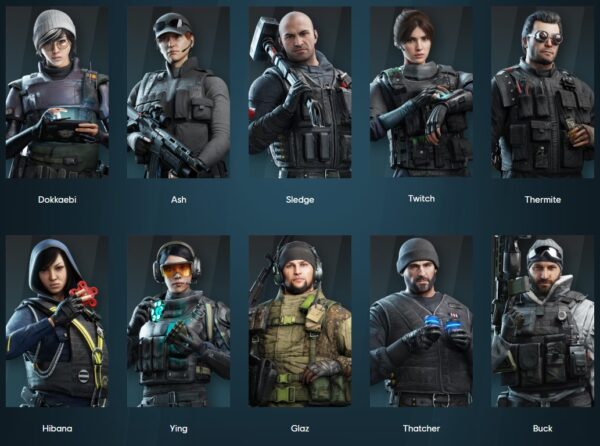This screenshot has height=446, width=600.
Task: Select the Dokkaebi operator card
Action: pos(56,93)
